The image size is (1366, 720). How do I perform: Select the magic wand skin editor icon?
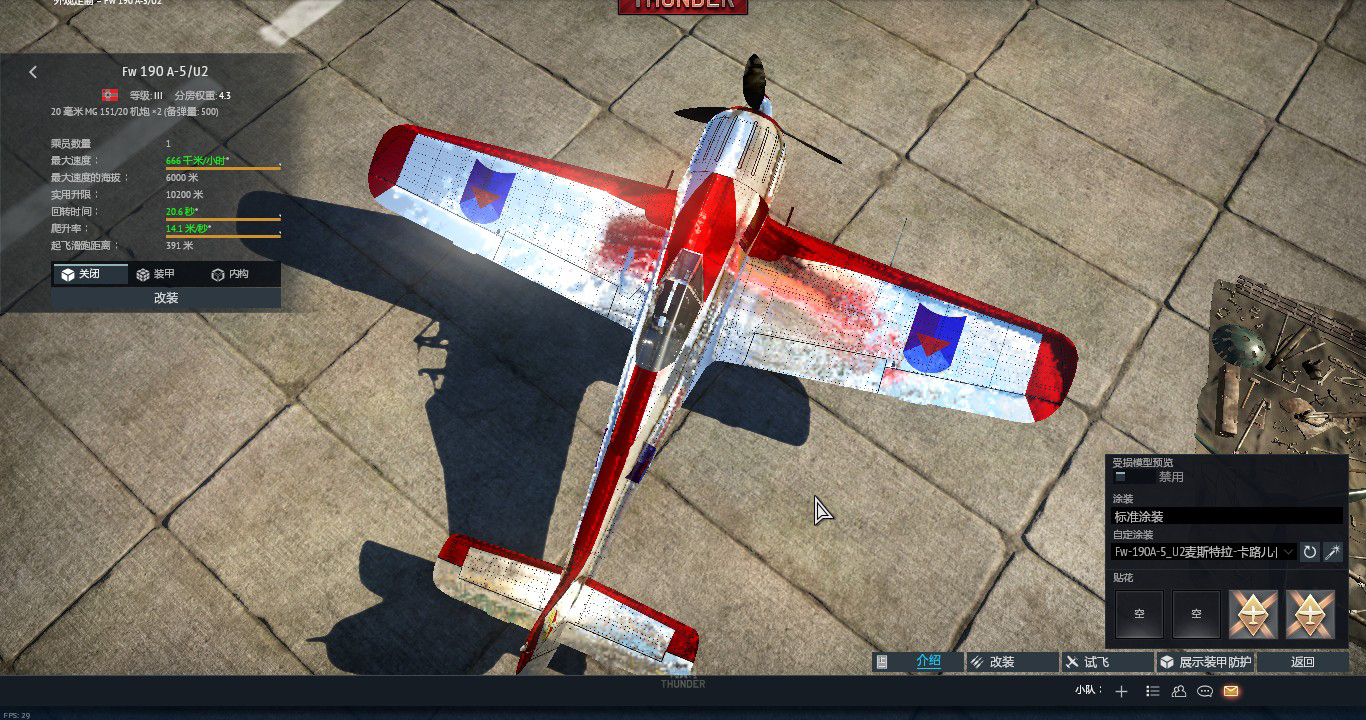coord(1334,552)
